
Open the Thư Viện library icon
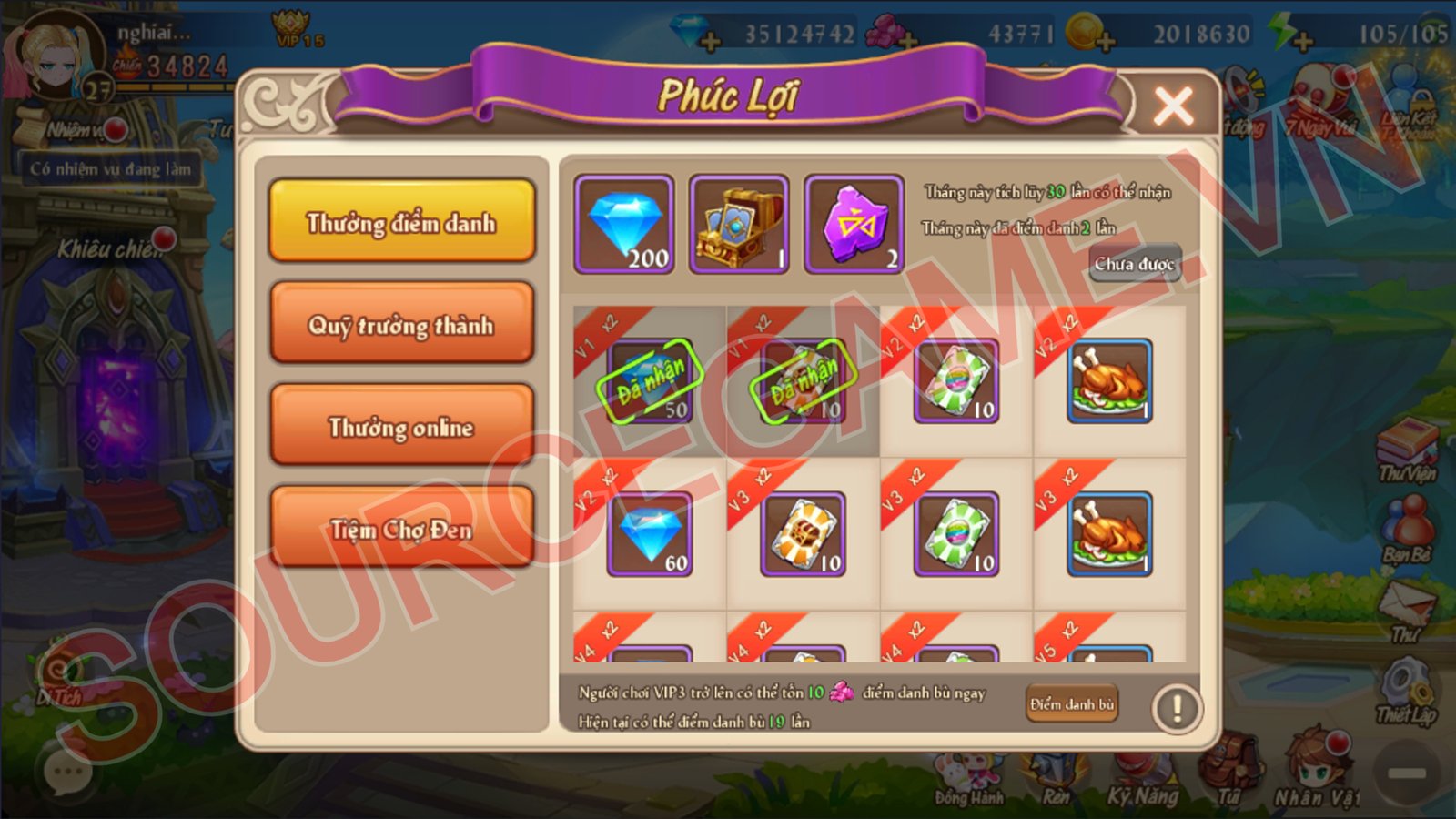click(x=1407, y=448)
